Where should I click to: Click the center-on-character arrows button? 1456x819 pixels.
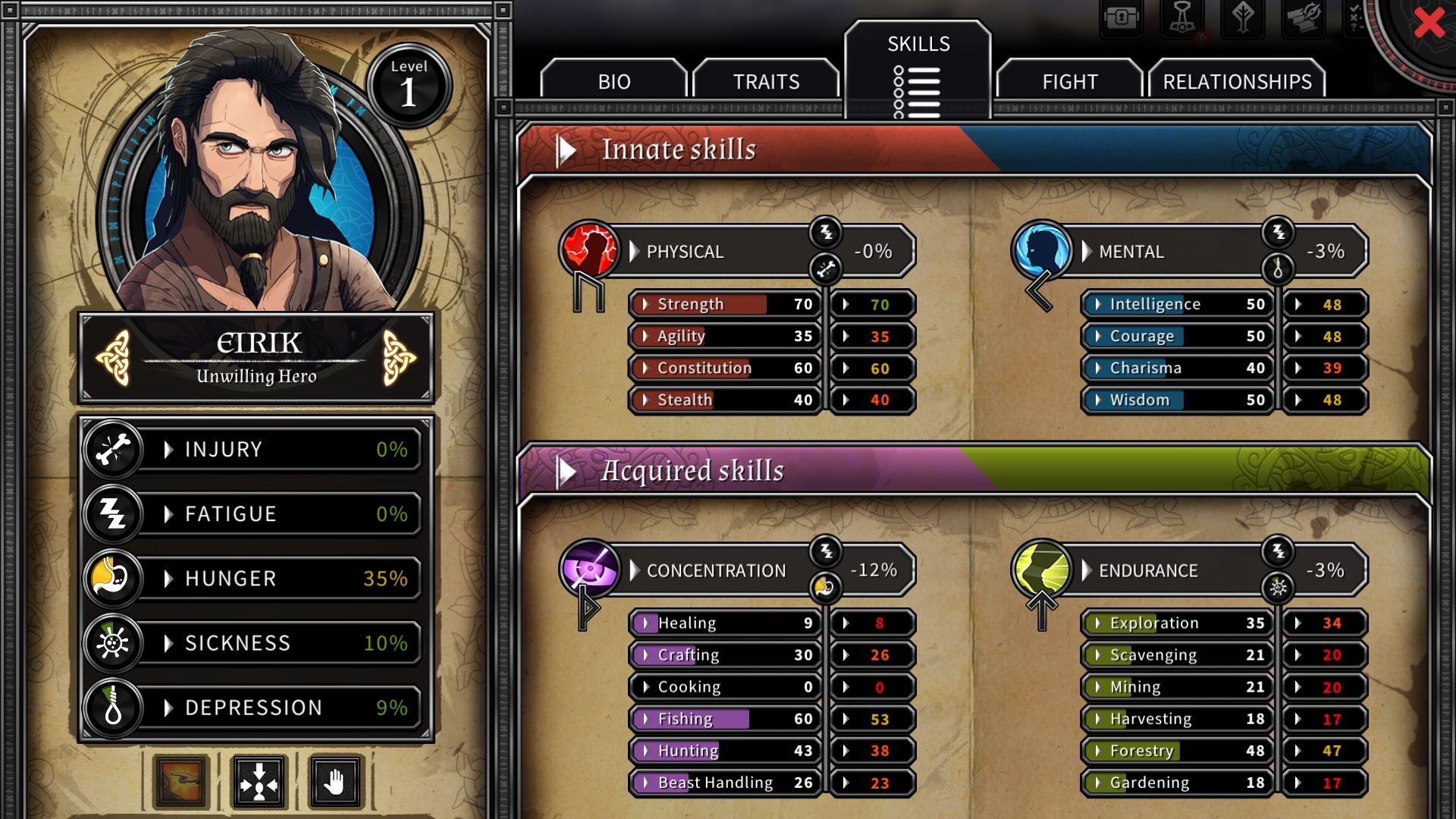pos(259,782)
